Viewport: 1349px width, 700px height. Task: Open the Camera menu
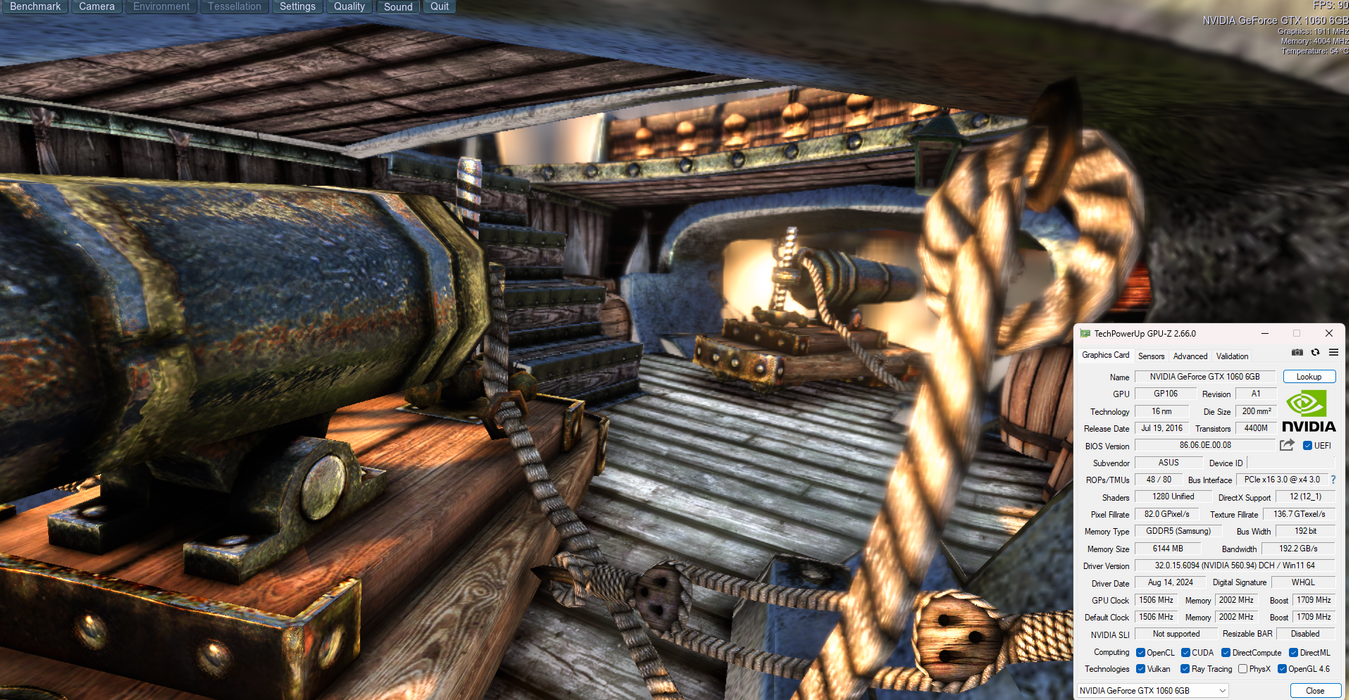[97, 7]
